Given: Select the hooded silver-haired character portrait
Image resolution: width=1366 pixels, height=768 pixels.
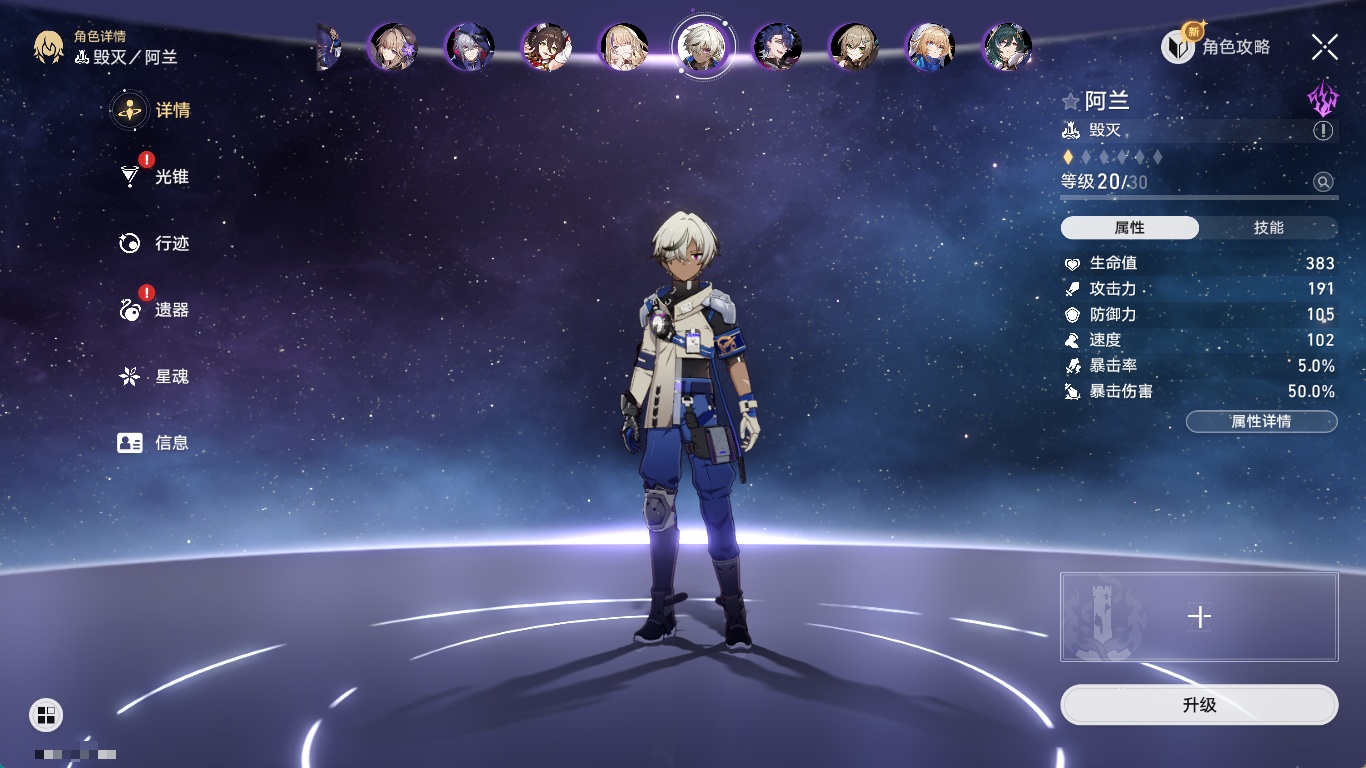Looking at the screenshot, I should (470, 46).
